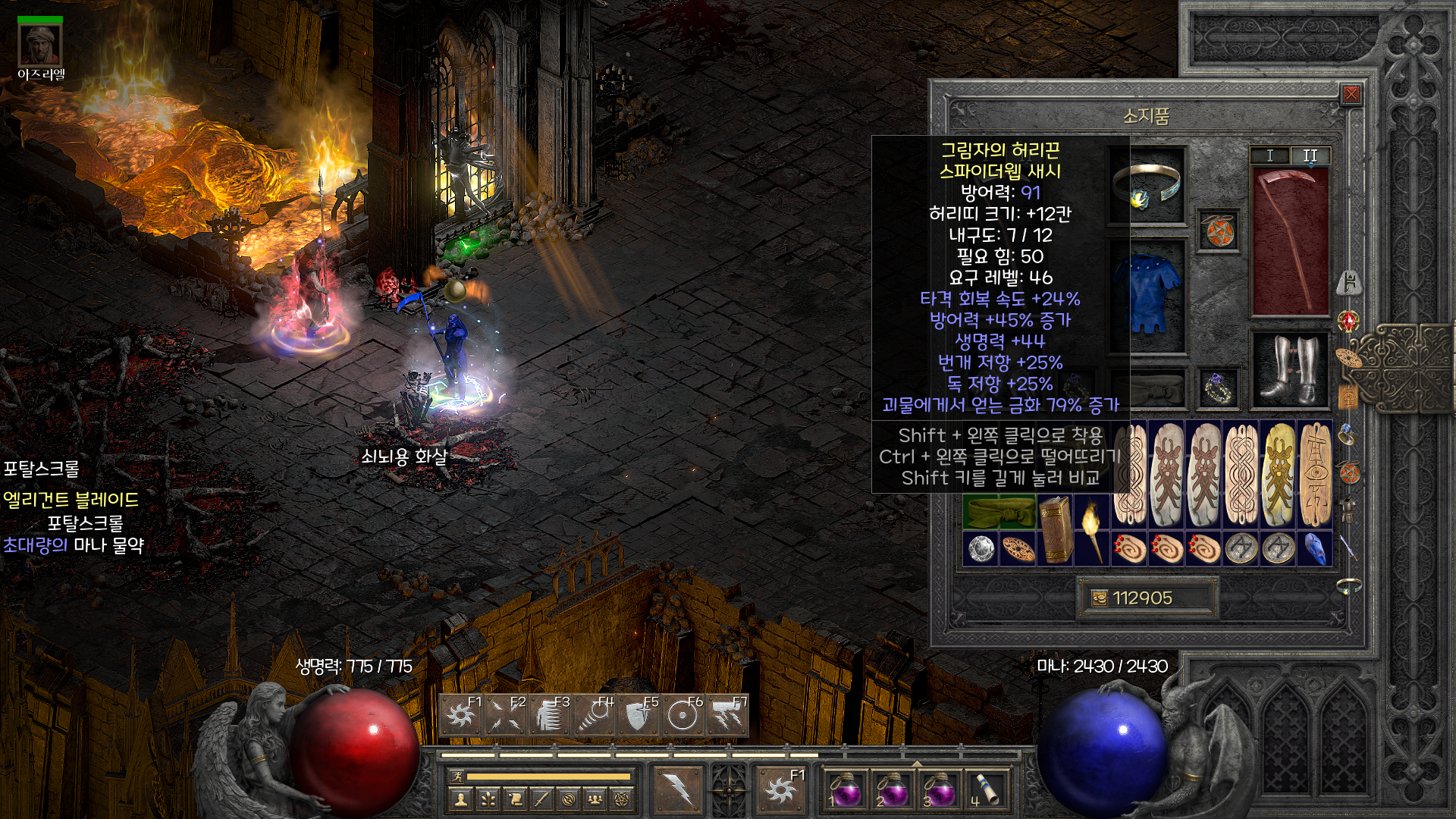Viewport: 1456px width, 819px height.
Task: Select the equipped pentagram amulet slot
Action: coord(1219,231)
